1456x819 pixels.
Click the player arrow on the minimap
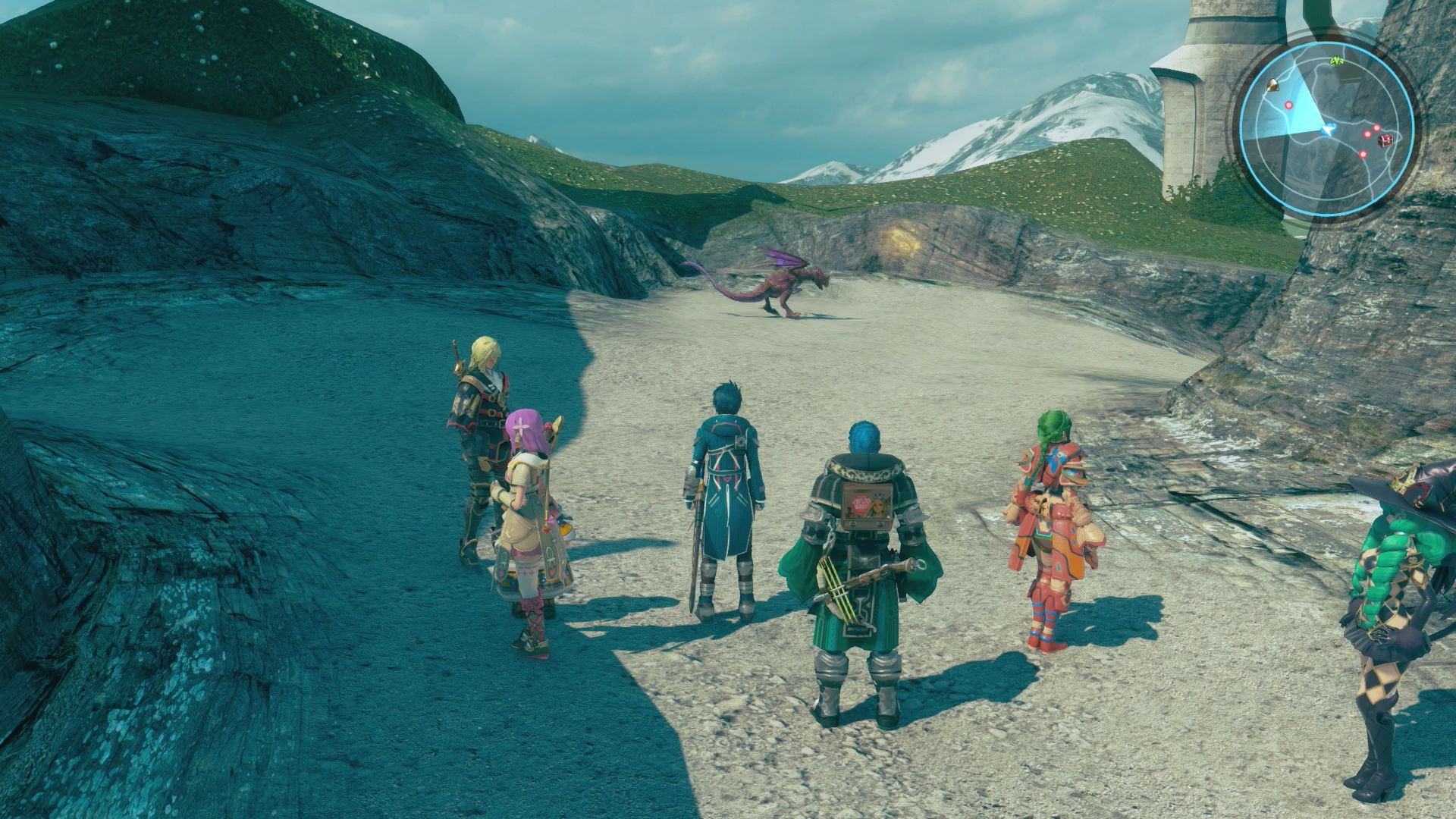1327,130
